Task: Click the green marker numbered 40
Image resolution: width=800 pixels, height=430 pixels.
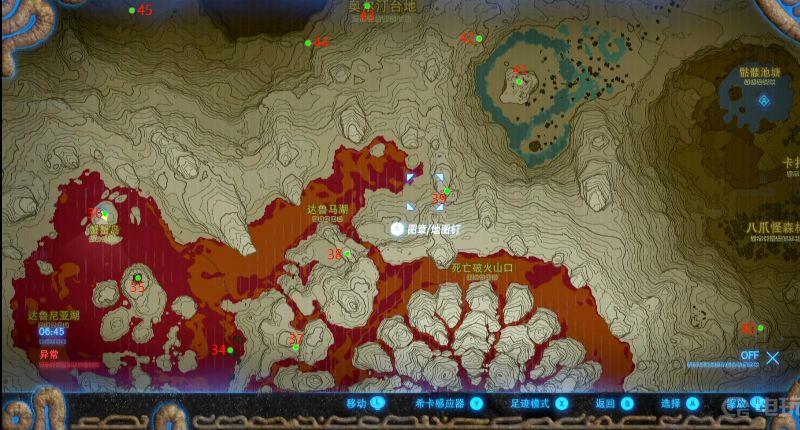Action: 761,328
